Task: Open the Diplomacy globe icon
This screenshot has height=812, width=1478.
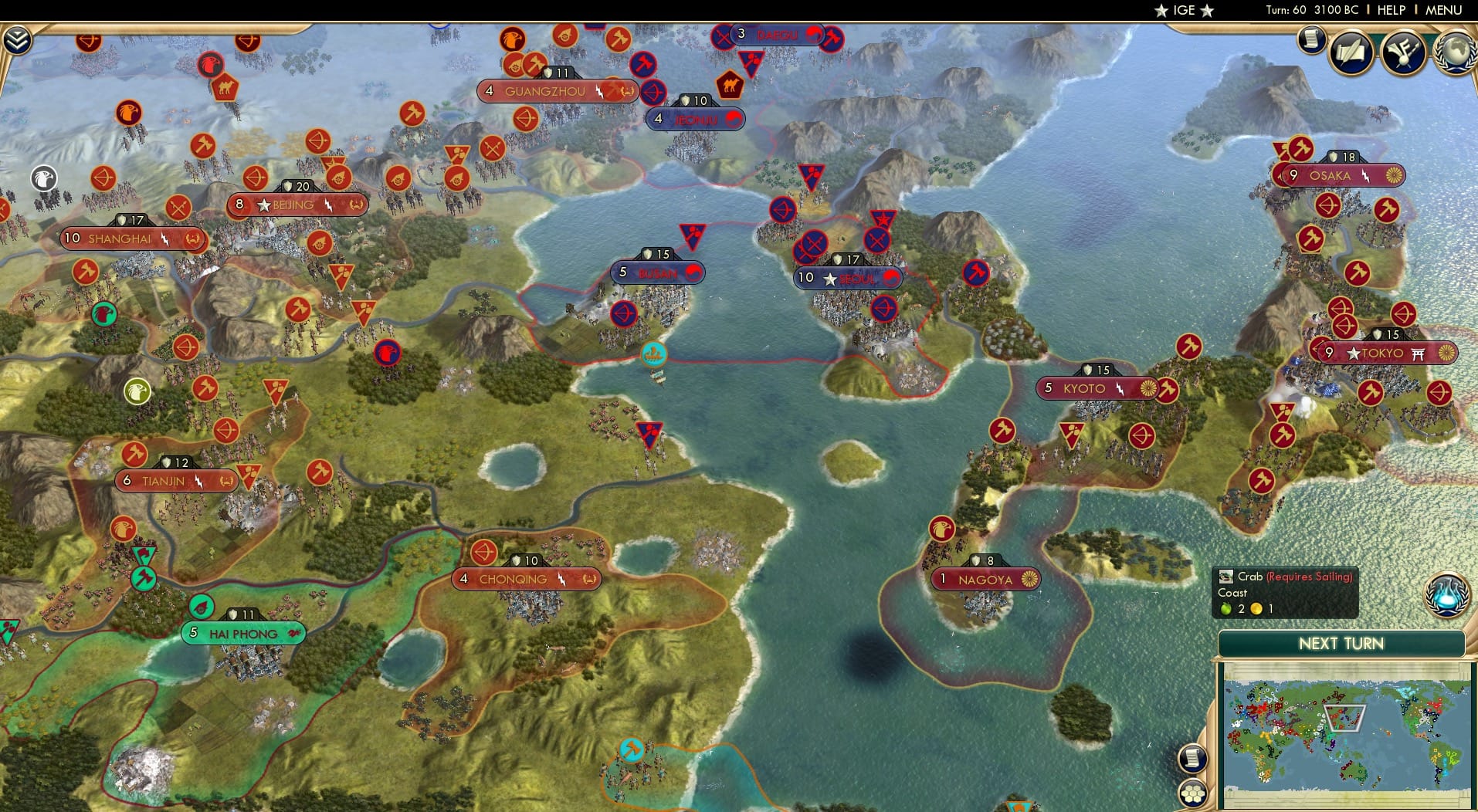Action: pyautogui.click(x=1456, y=52)
